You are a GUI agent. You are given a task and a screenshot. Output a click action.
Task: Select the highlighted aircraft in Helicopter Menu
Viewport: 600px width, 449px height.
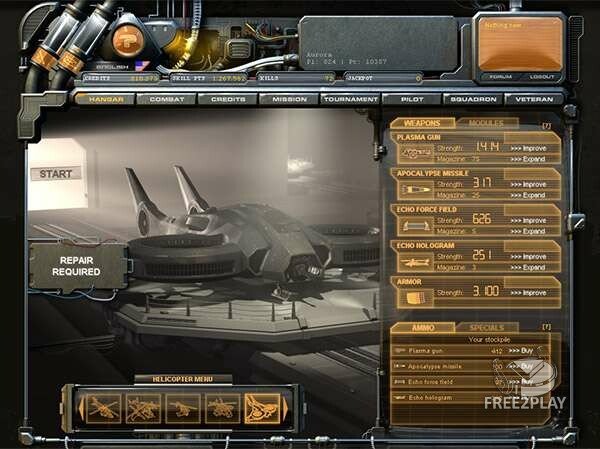[260, 406]
